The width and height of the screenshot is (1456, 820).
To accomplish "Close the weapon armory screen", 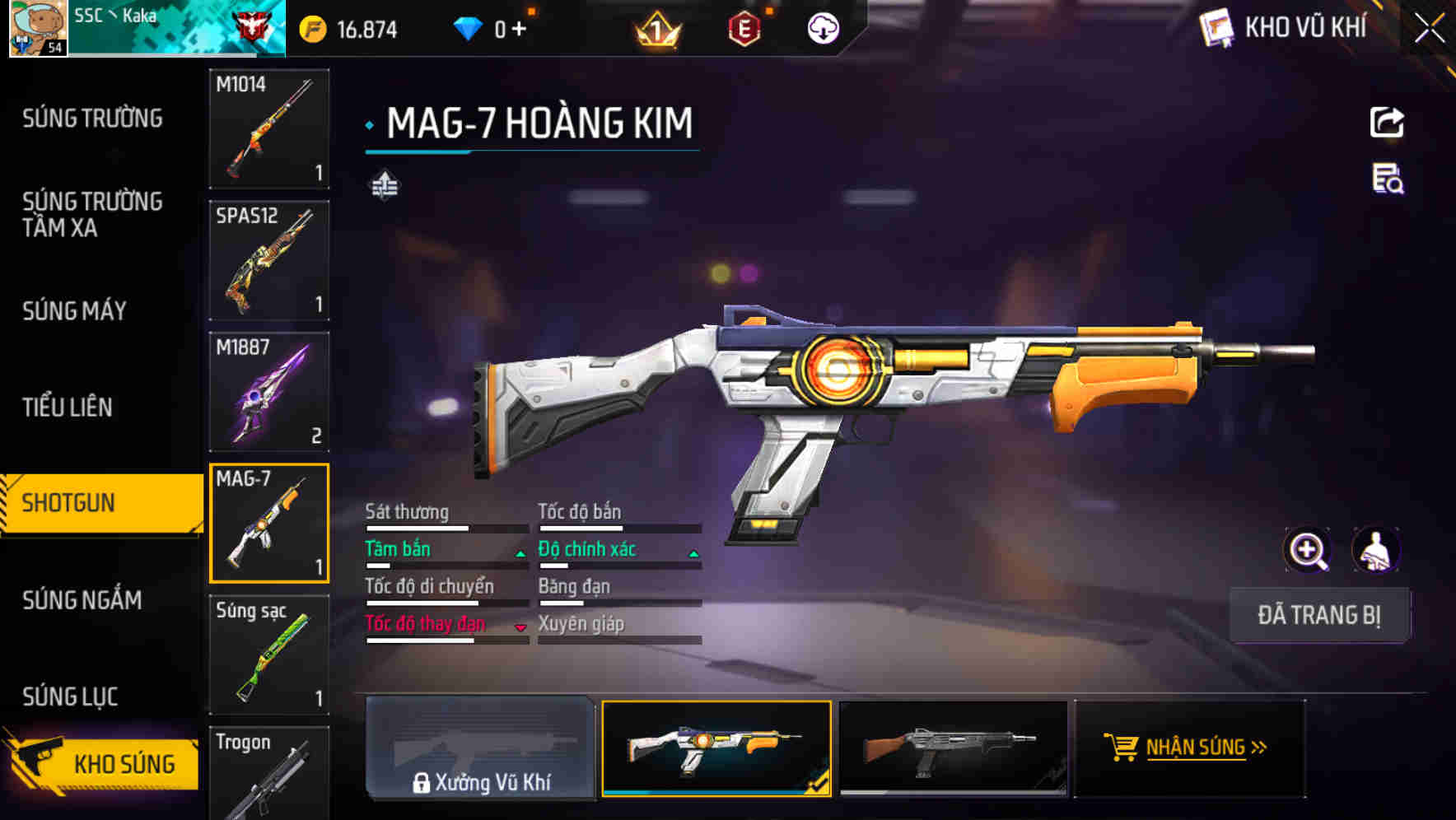I will (1430, 29).
